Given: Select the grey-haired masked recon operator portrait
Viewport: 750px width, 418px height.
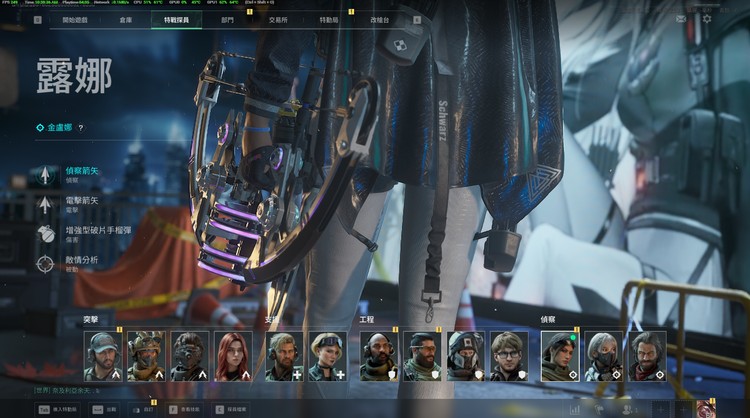Looking at the screenshot, I should [x=603, y=356].
